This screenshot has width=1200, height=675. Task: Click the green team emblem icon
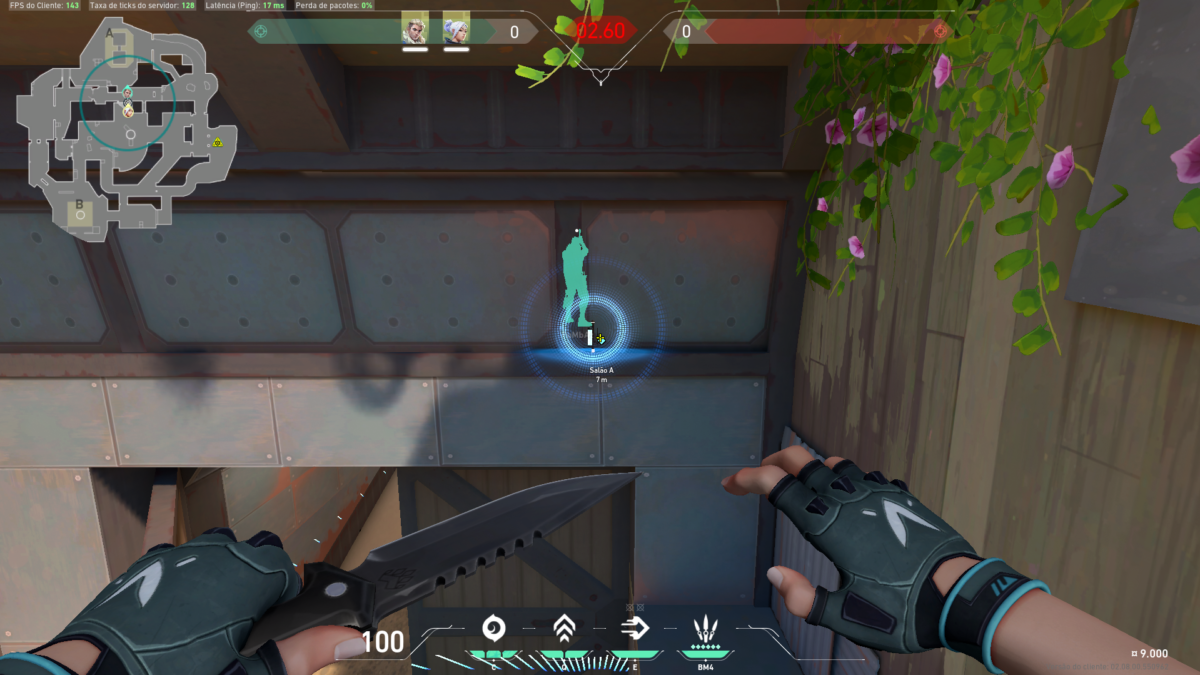pyautogui.click(x=259, y=31)
